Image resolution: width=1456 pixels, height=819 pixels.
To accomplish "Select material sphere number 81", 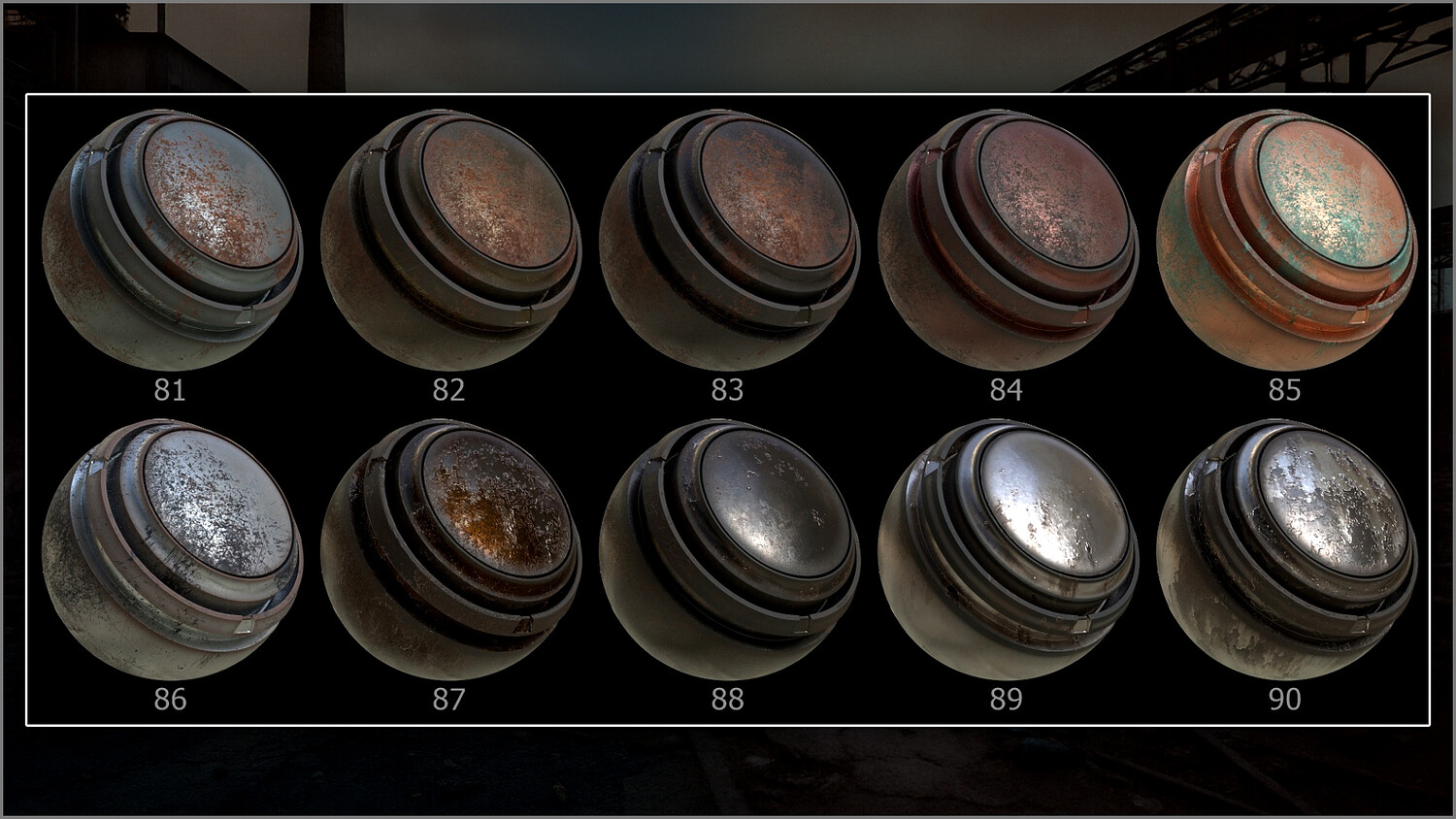I will pyautogui.click(x=173, y=240).
